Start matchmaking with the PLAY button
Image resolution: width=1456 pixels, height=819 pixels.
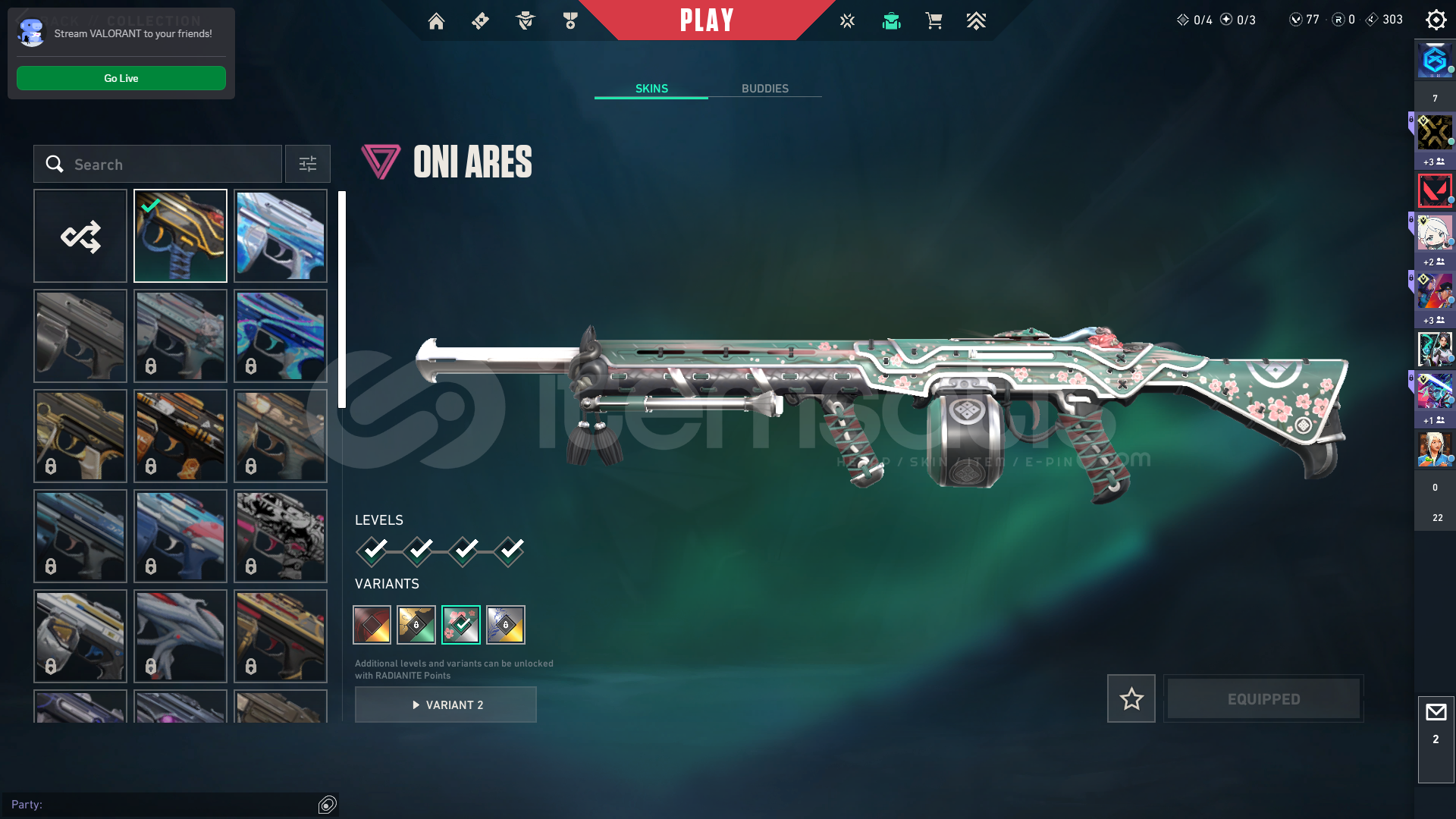click(706, 20)
